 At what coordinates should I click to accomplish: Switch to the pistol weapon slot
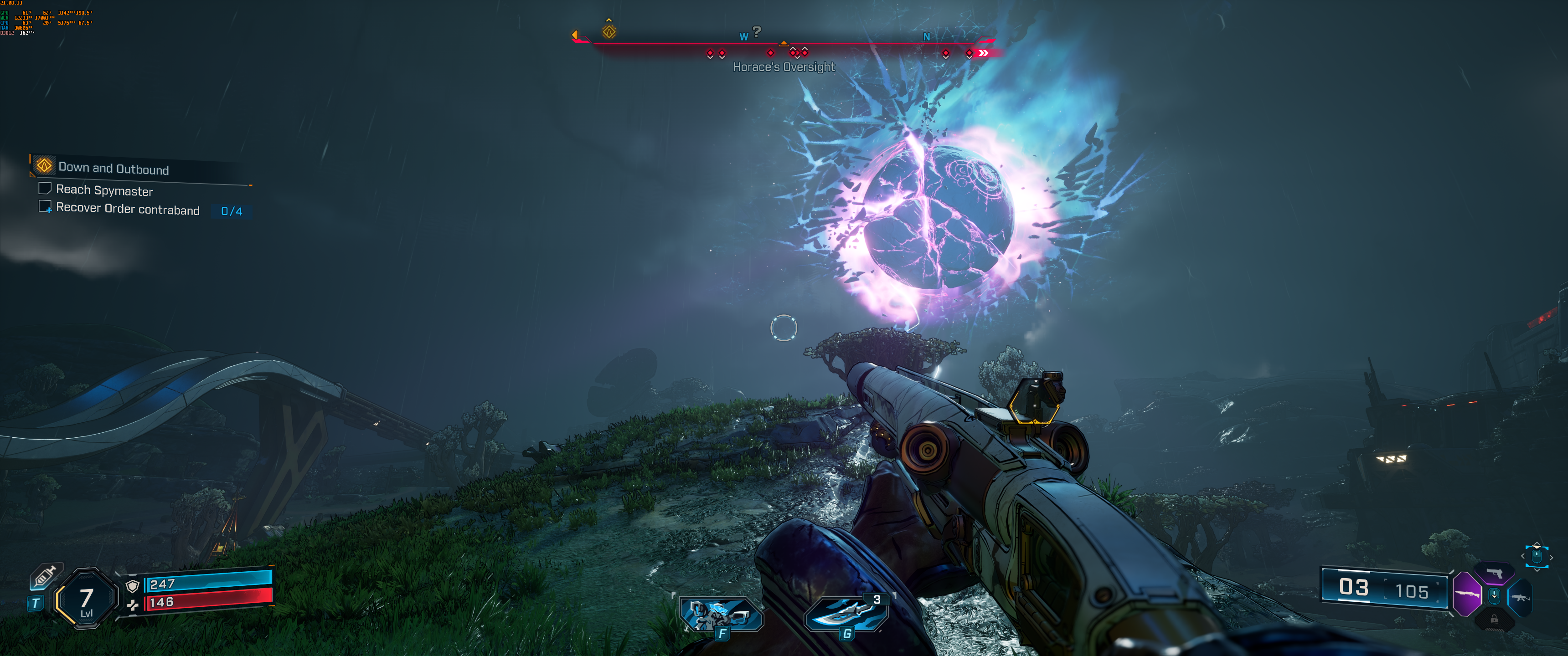[1494, 573]
